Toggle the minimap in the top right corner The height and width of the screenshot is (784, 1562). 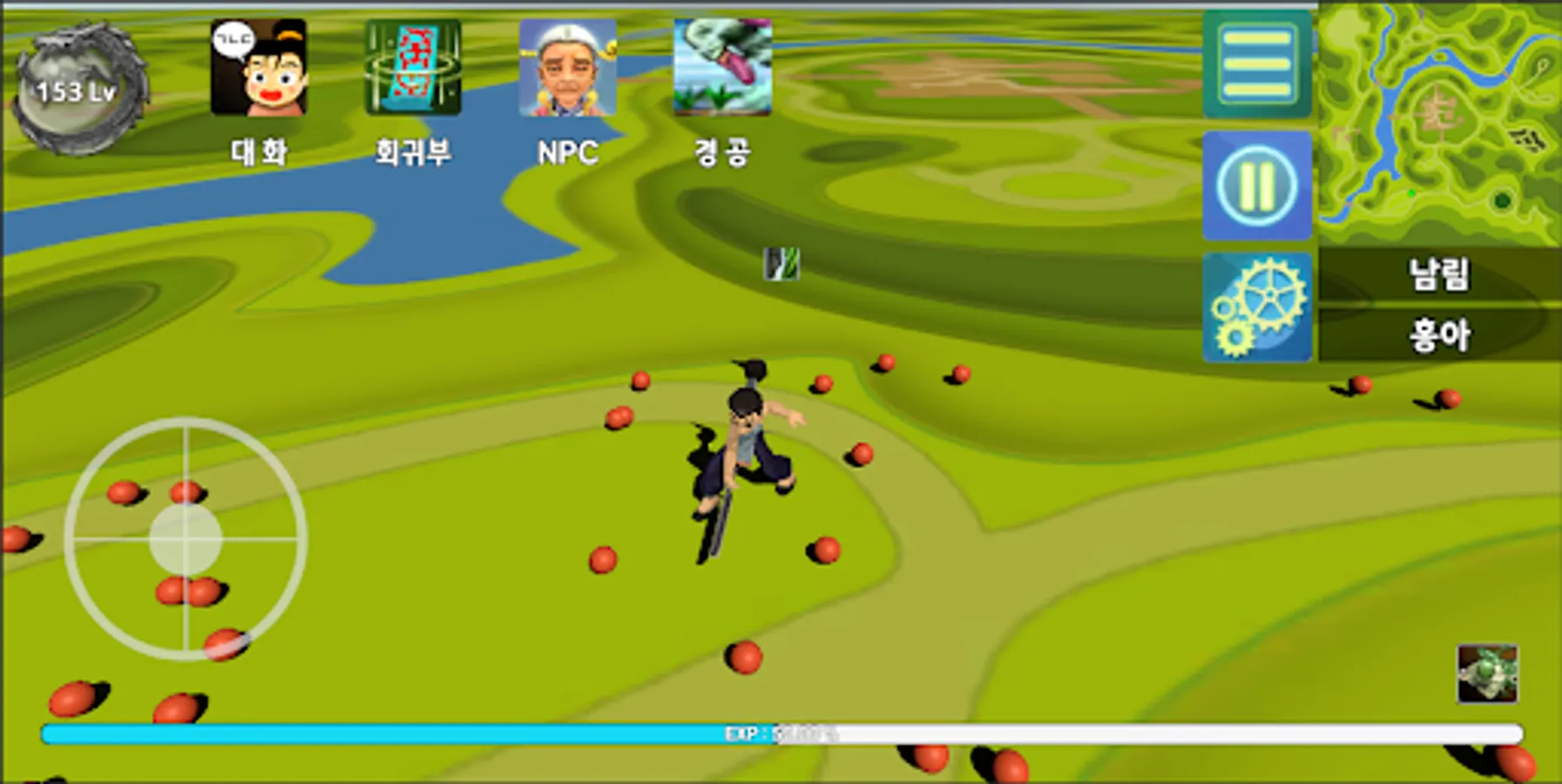[1437, 122]
